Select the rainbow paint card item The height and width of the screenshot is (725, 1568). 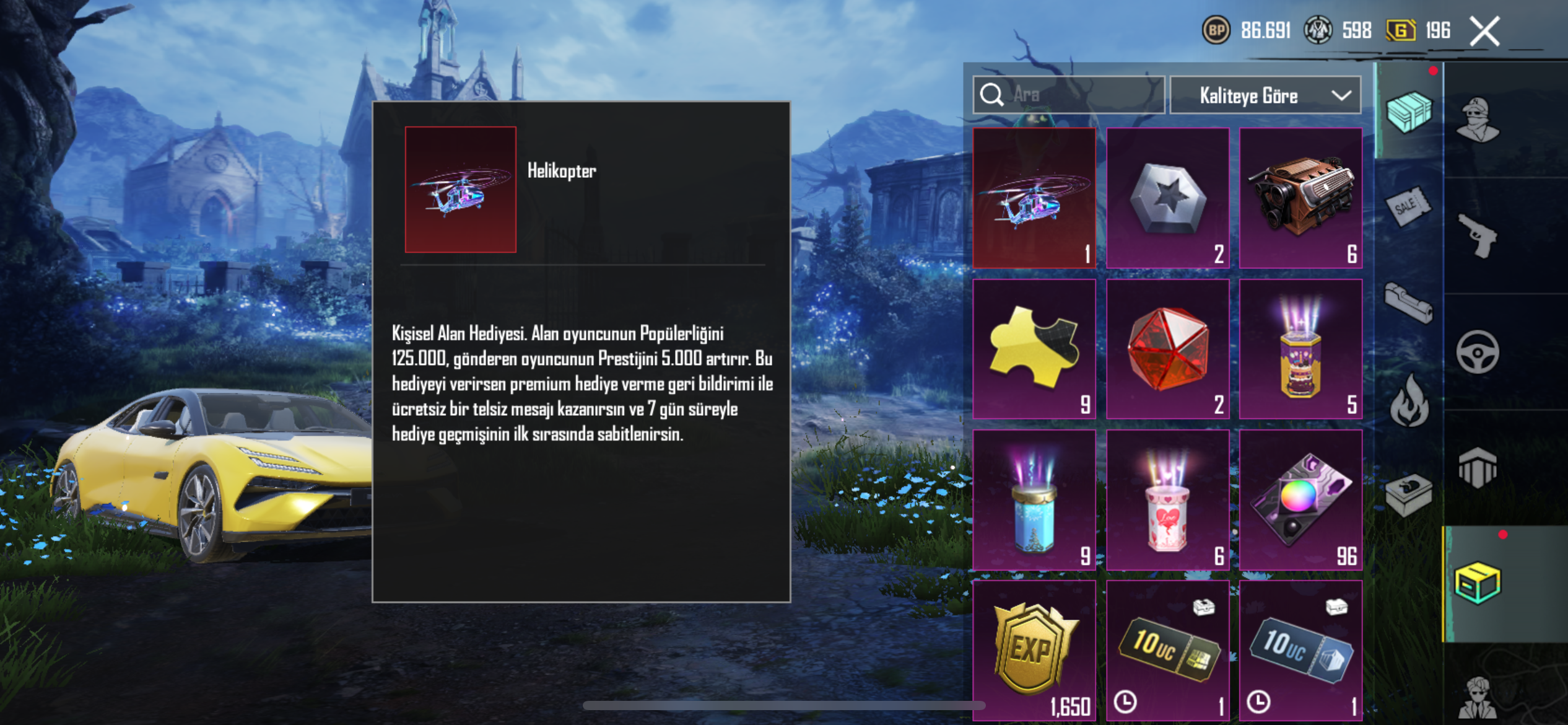coord(1300,500)
